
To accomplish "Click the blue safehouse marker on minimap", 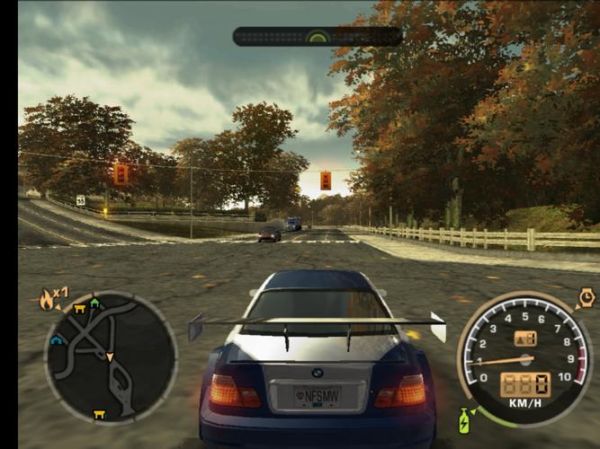I will point(57,339).
